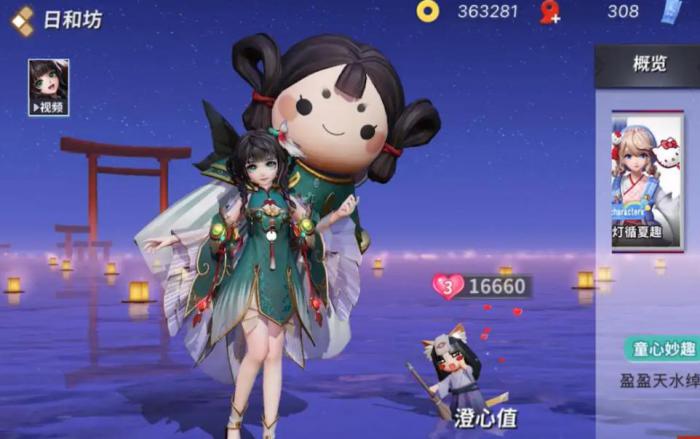The height and width of the screenshot is (439, 700).
Task: Tap the pink heart 澄心值 level badge
Action: (447, 287)
